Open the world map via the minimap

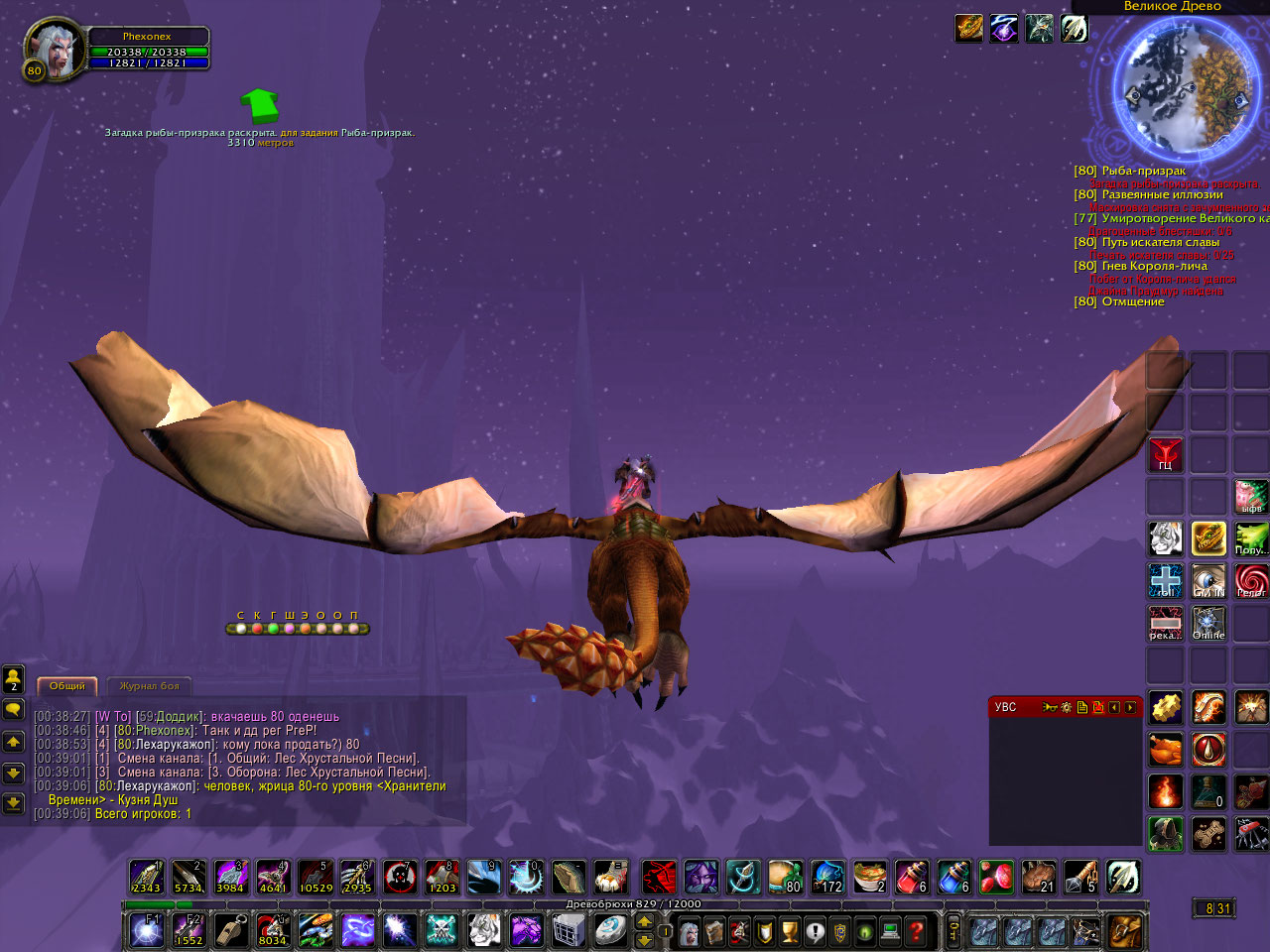coord(1181,86)
